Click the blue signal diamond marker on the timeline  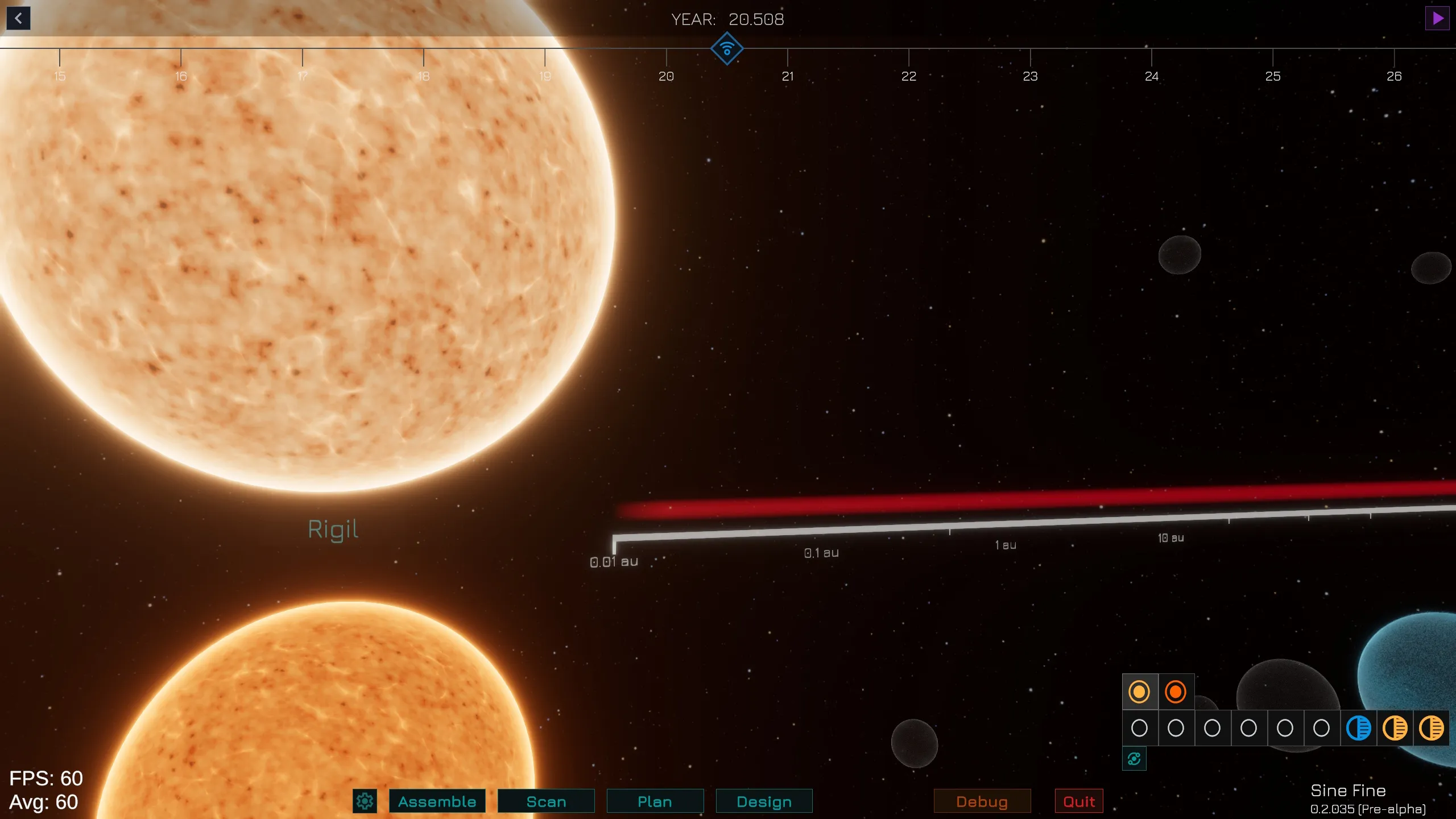727,48
